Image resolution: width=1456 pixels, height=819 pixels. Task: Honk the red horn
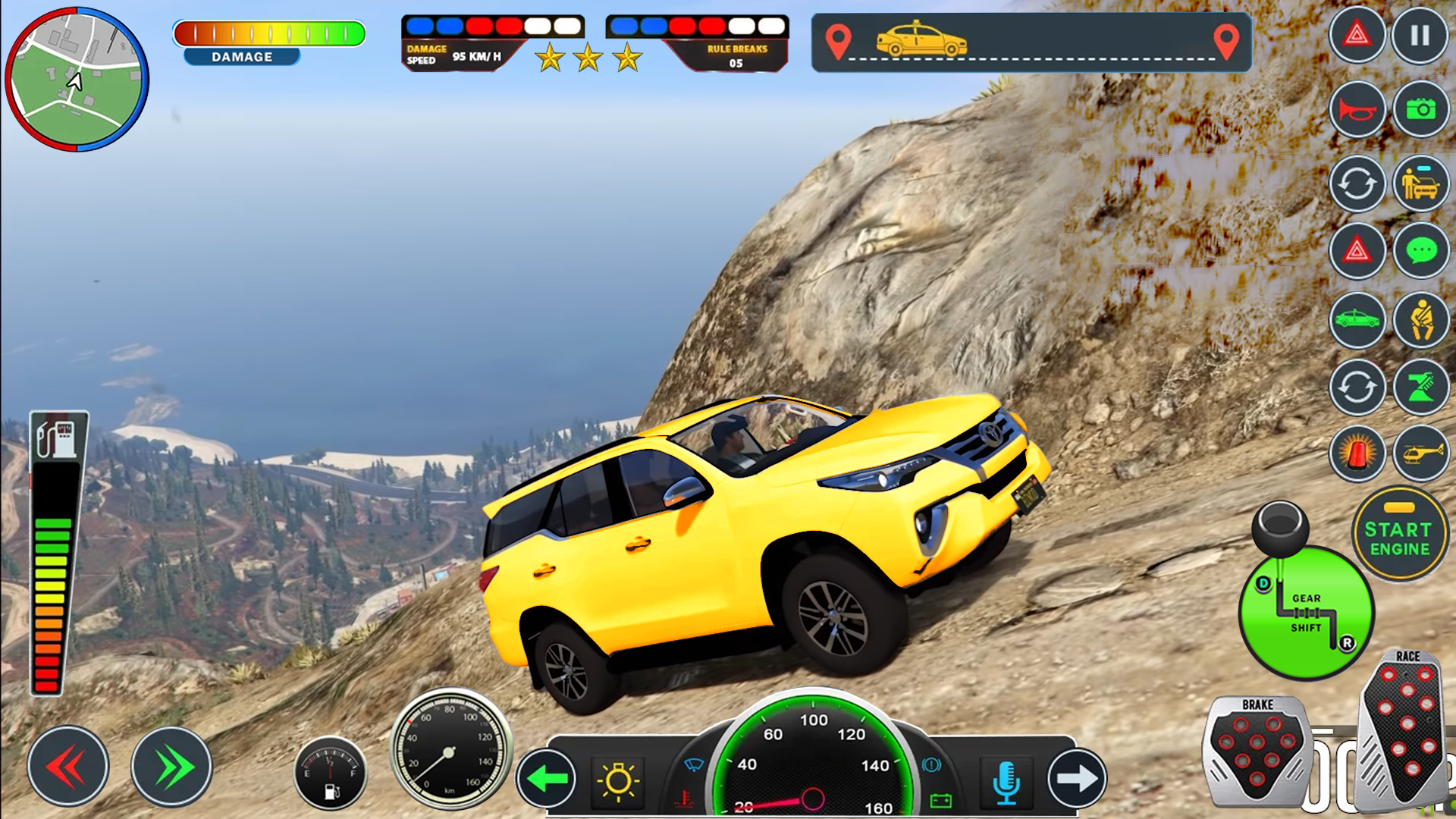1357,108
